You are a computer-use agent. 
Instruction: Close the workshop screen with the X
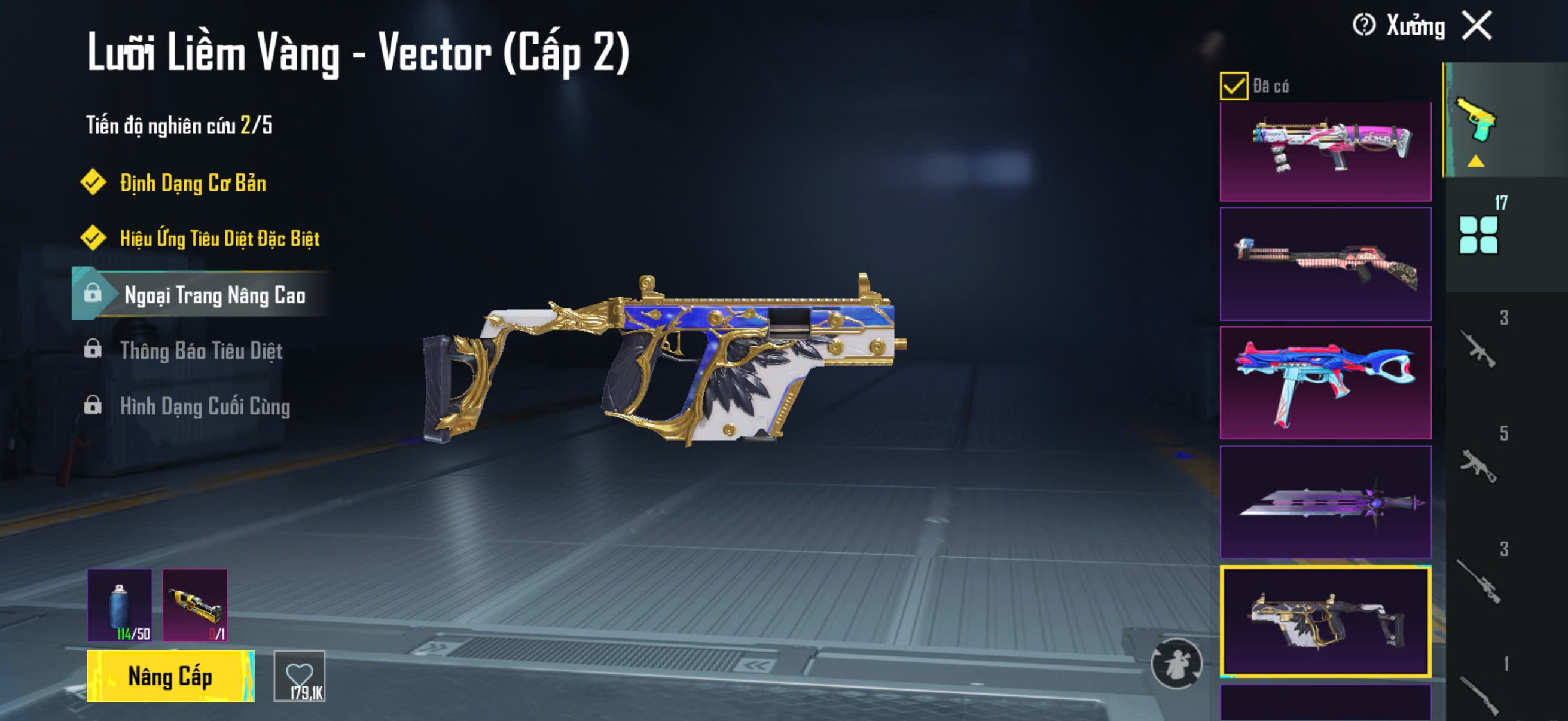(x=1477, y=26)
